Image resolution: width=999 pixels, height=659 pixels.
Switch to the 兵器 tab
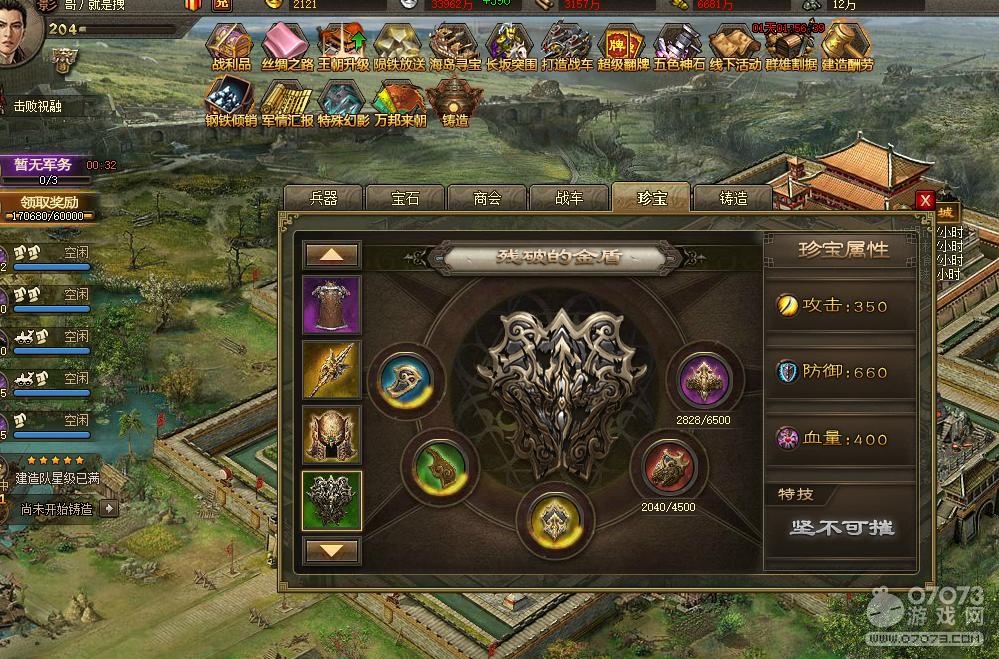click(x=323, y=198)
